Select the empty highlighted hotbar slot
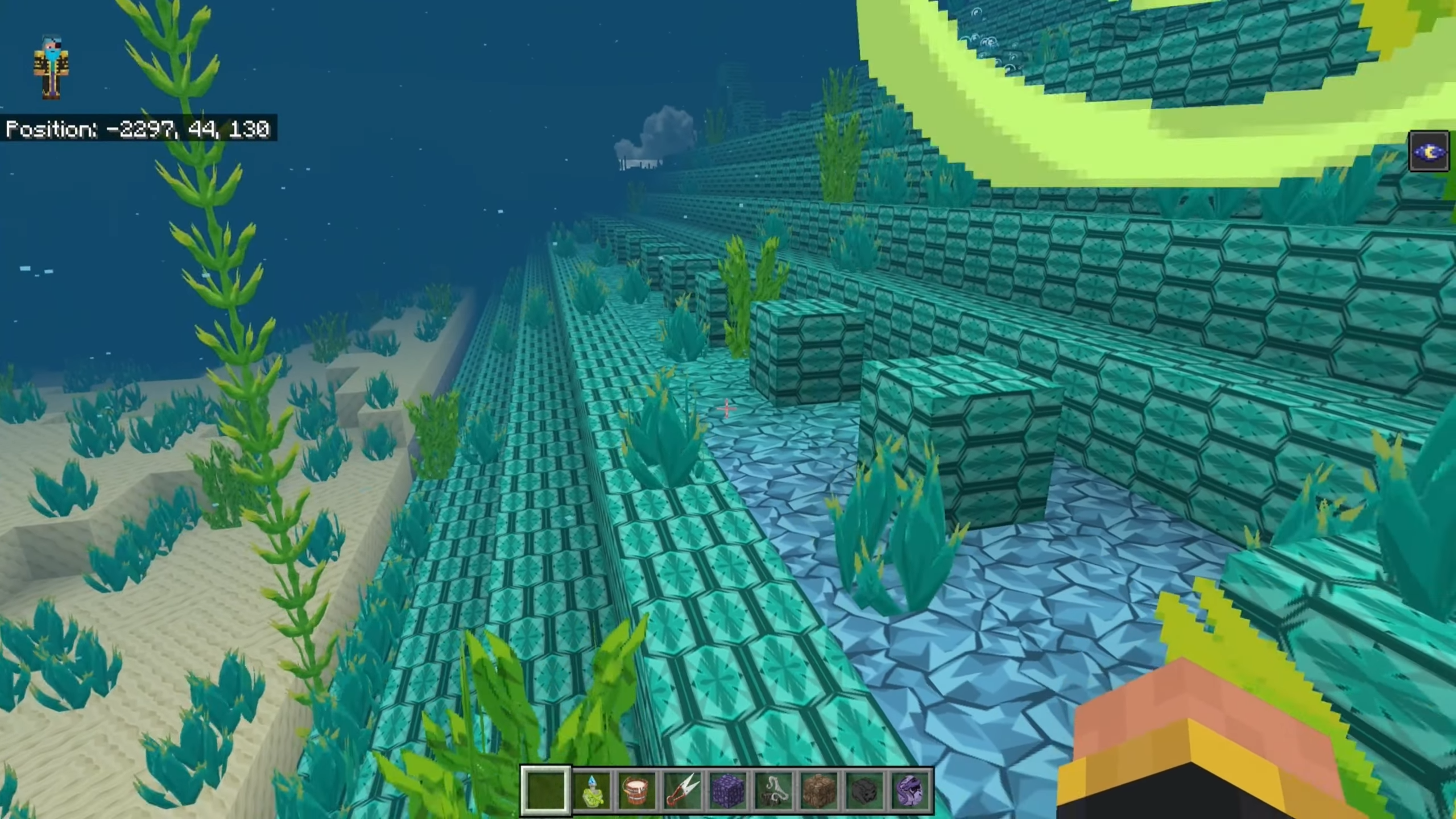Screen dimensions: 1456x819 coord(545,791)
